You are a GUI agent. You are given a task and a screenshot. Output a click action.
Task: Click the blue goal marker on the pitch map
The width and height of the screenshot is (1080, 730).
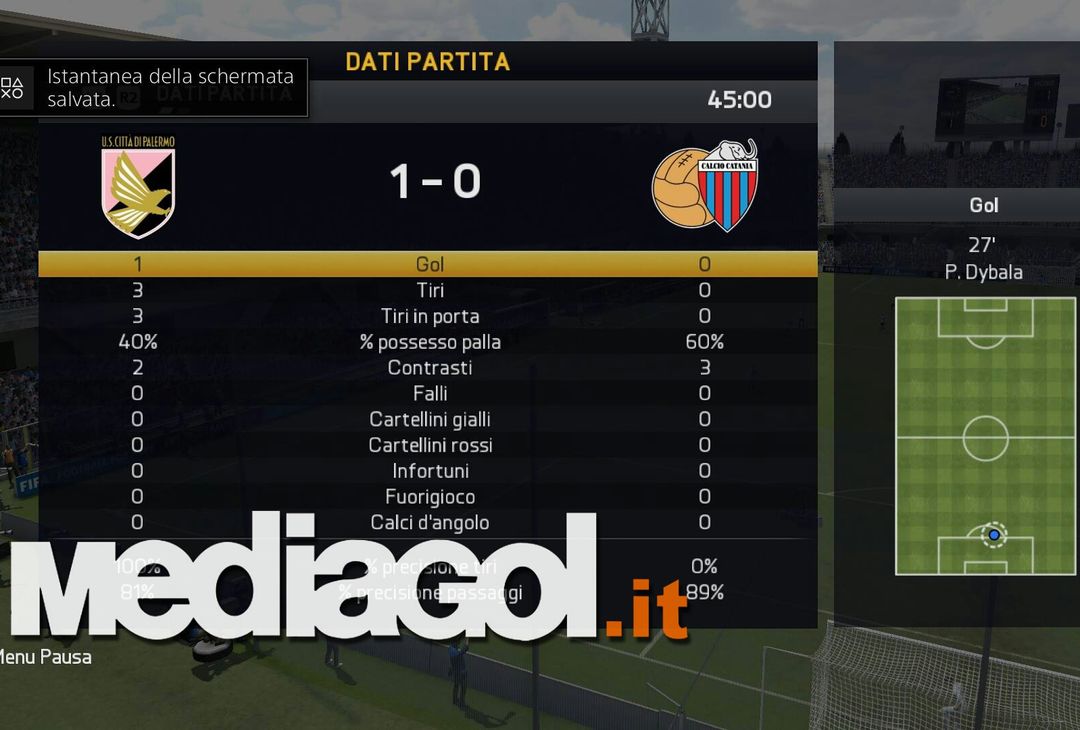coord(993,535)
